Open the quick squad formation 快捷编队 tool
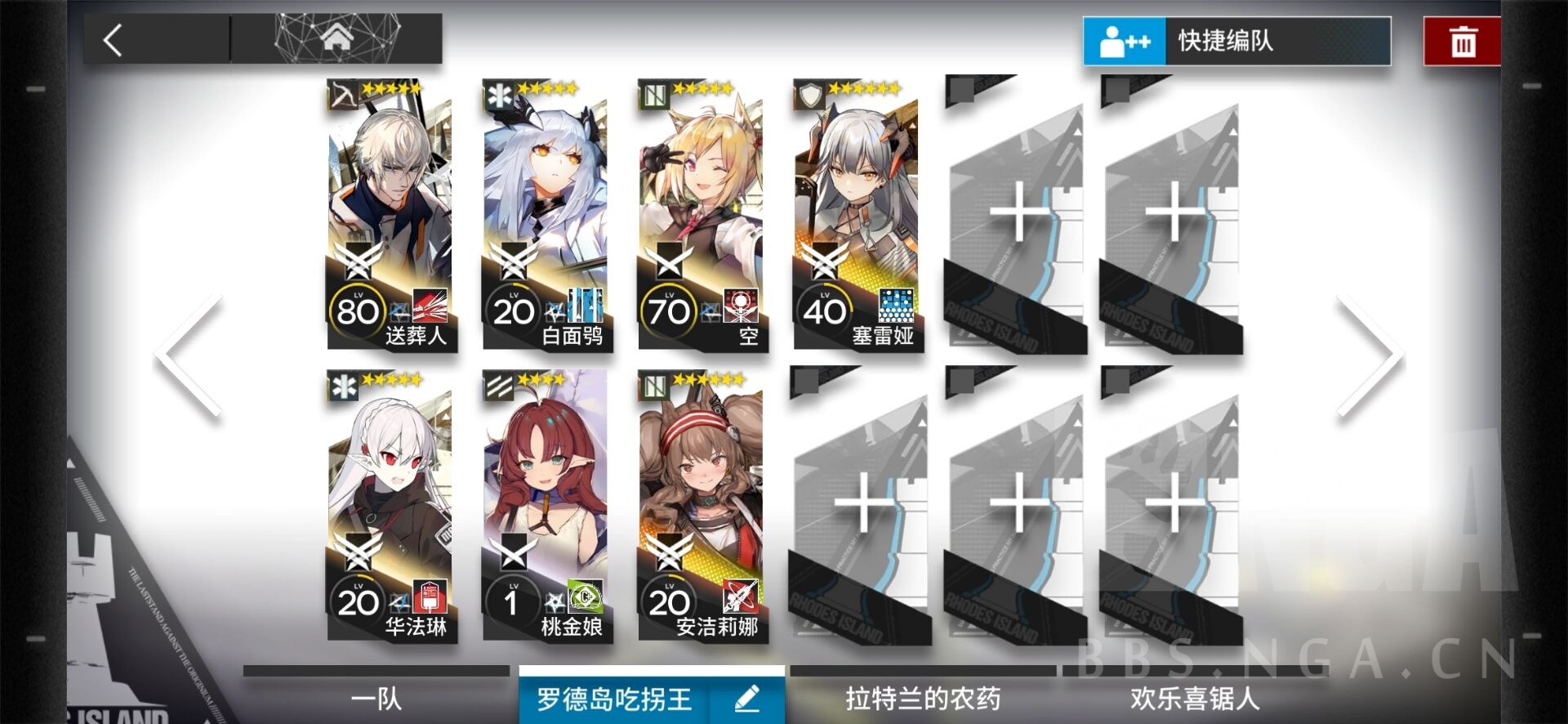The image size is (1568, 724). point(1233,41)
